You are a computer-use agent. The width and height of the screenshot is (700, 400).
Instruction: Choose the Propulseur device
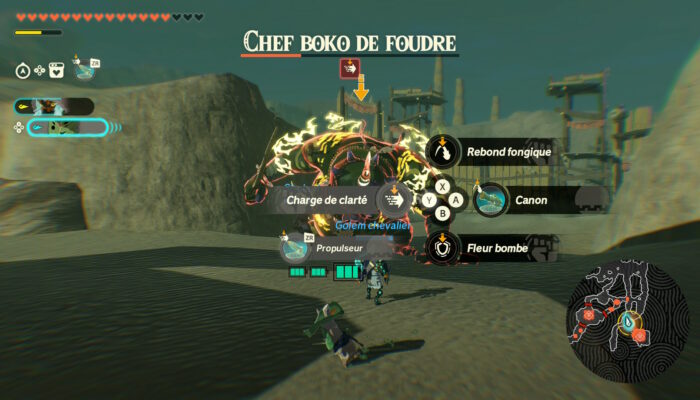tap(295, 247)
